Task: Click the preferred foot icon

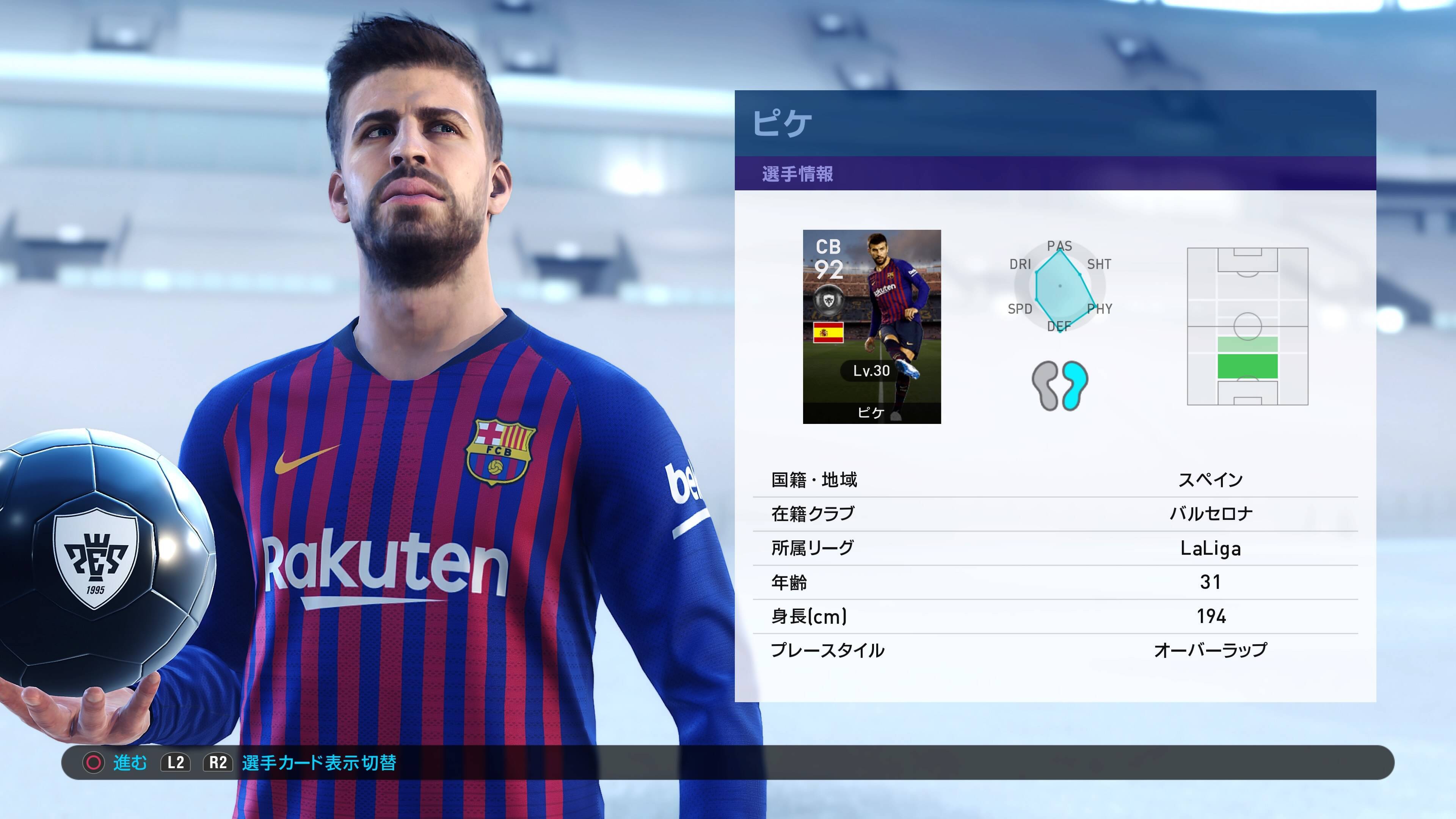Action: pyautogui.click(x=1060, y=386)
